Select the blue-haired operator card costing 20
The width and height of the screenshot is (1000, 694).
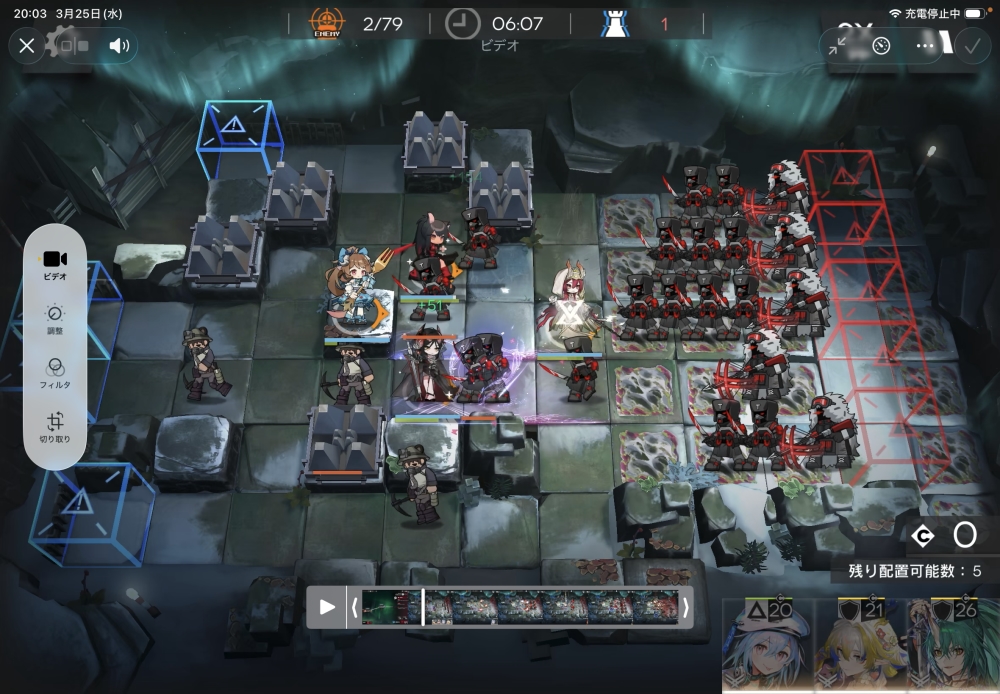tap(768, 648)
